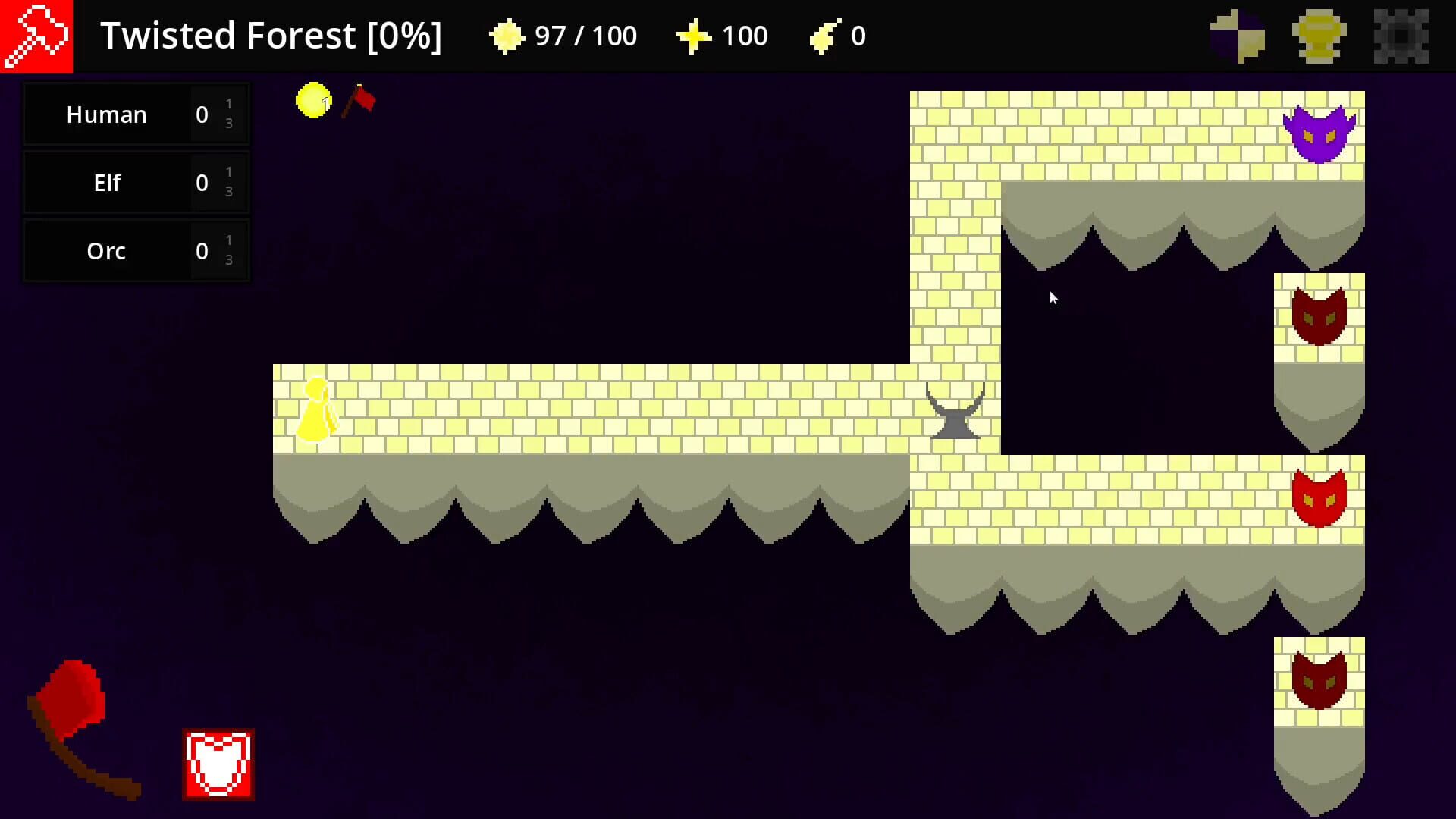Click the red hammer logo top-left
The height and width of the screenshot is (819, 1456).
(36, 36)
